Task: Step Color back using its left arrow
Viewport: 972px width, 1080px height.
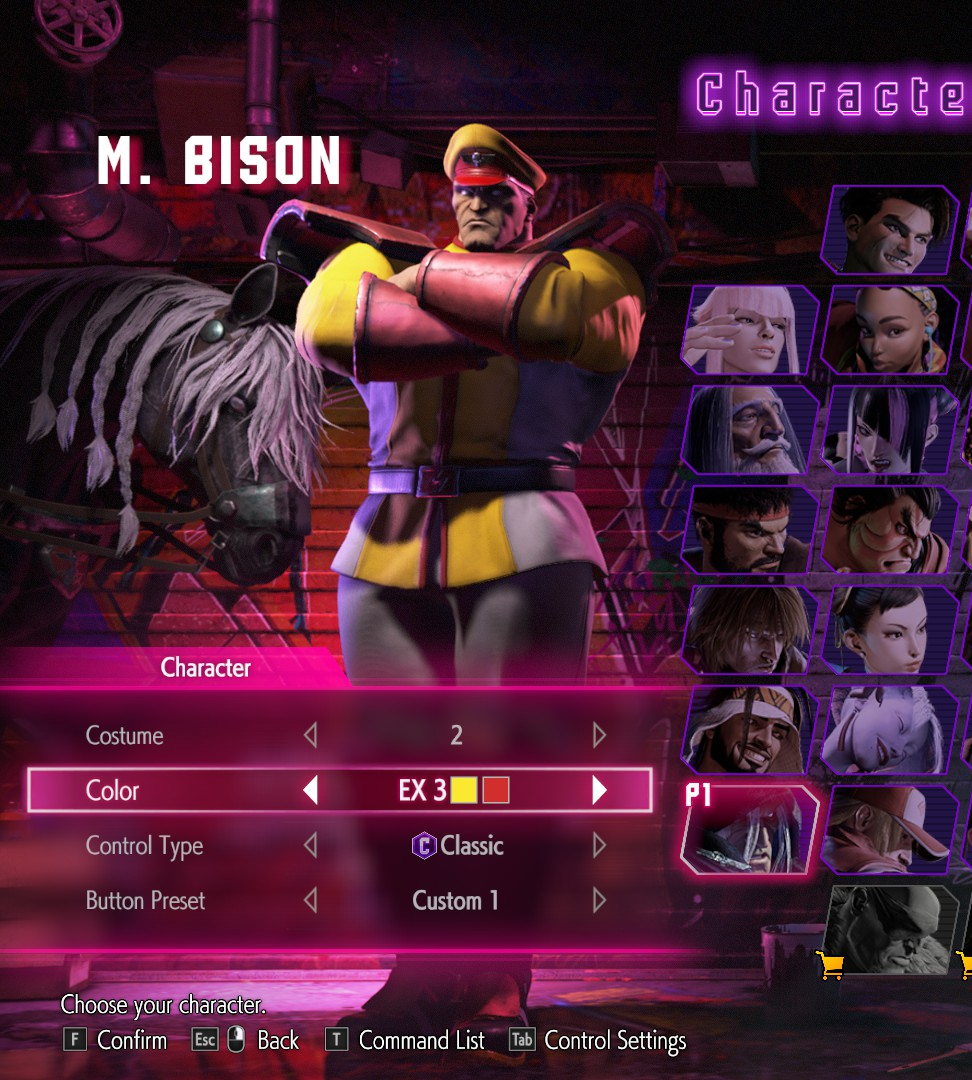Action: 310,791
